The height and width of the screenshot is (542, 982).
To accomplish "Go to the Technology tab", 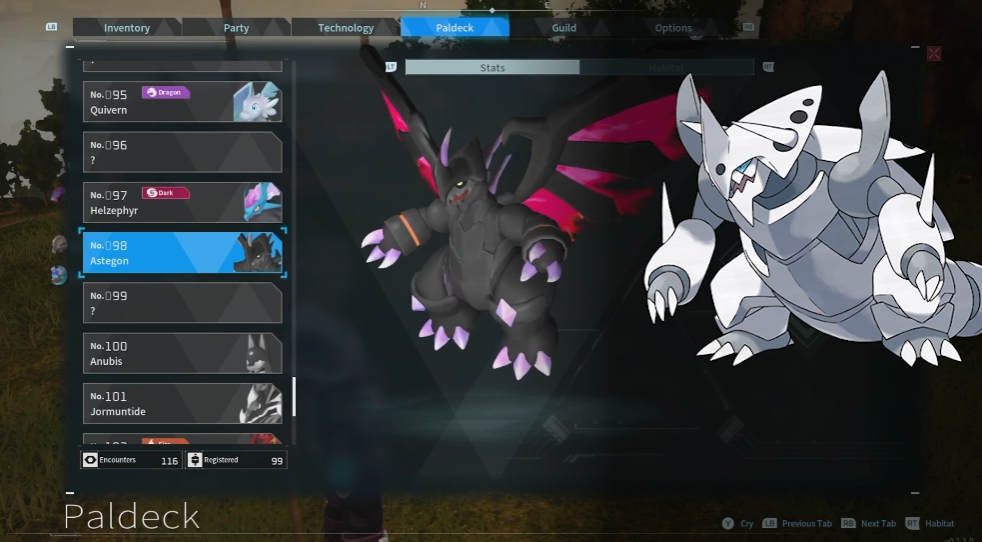I will click(x=346, y=28).
